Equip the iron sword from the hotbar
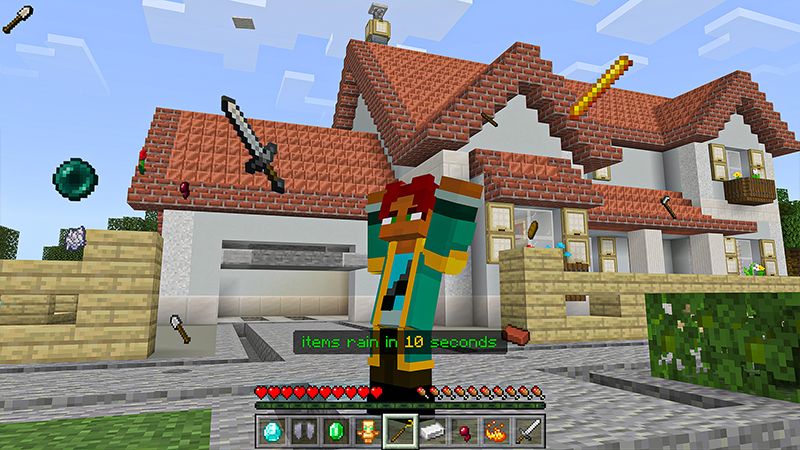Image resolution: width=800 pixels, height=450 pixels. 527,431
